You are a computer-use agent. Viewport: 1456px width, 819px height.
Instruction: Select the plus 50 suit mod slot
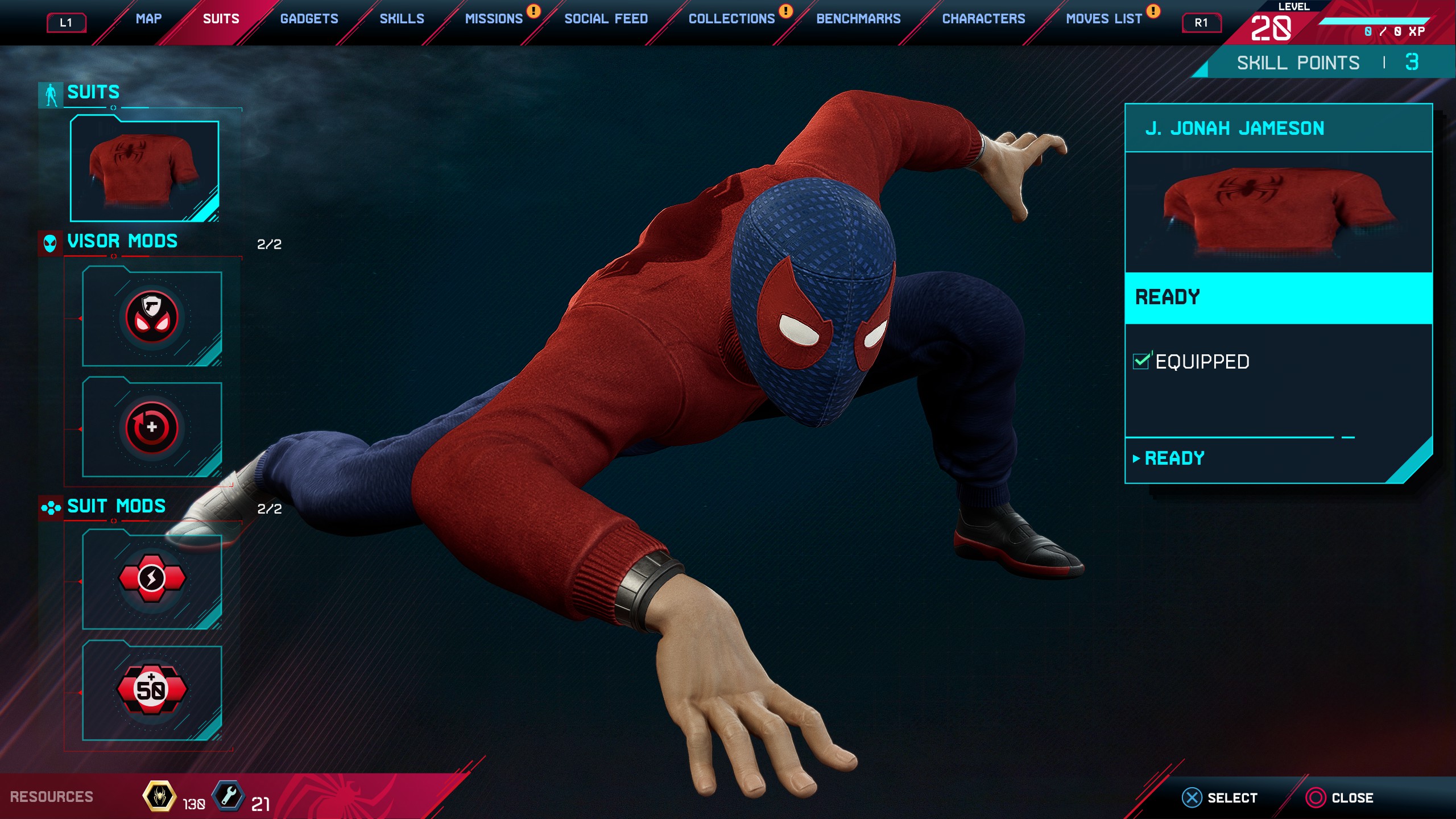152,690
